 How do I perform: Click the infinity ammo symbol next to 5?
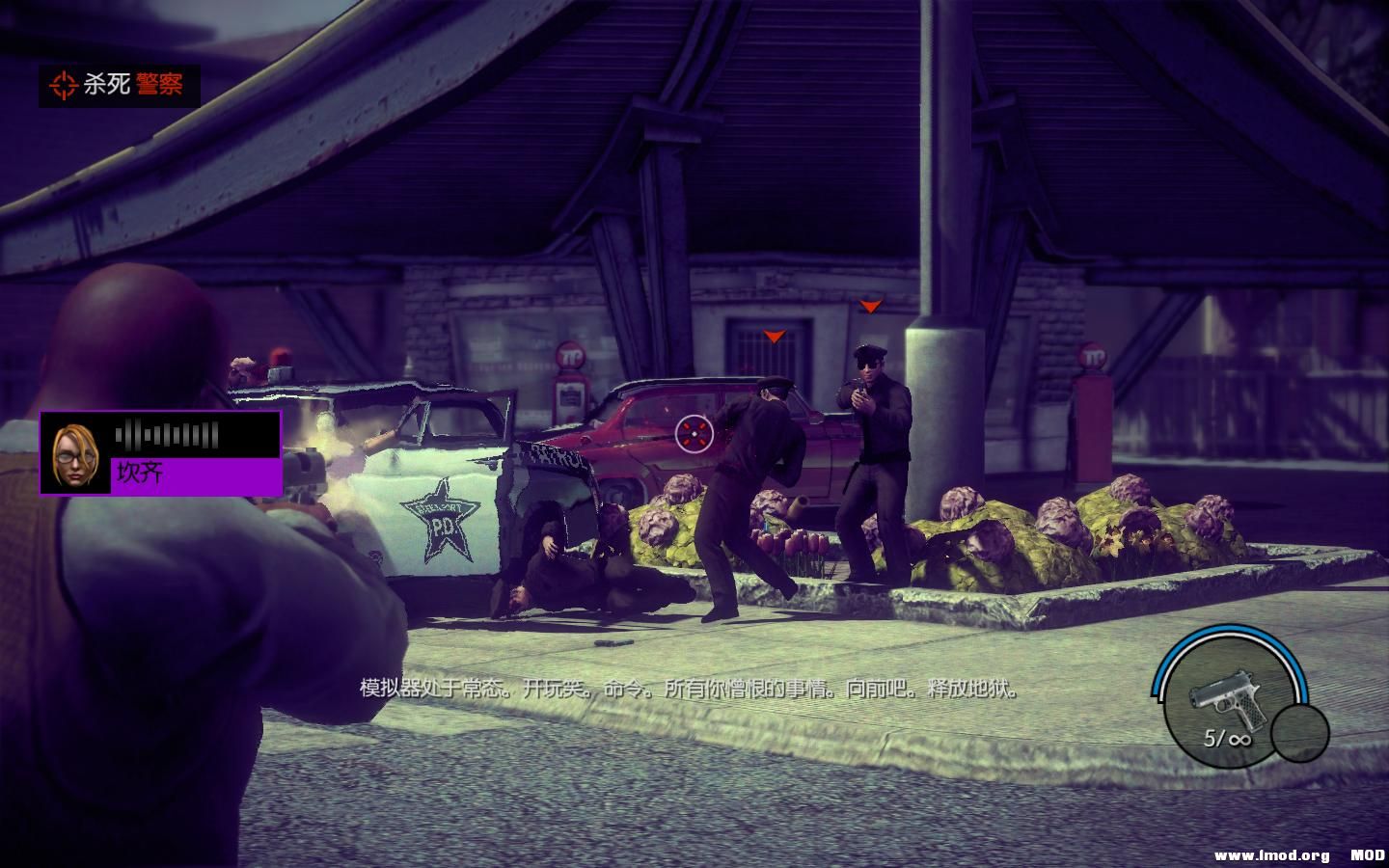(x=1239, y=739)
